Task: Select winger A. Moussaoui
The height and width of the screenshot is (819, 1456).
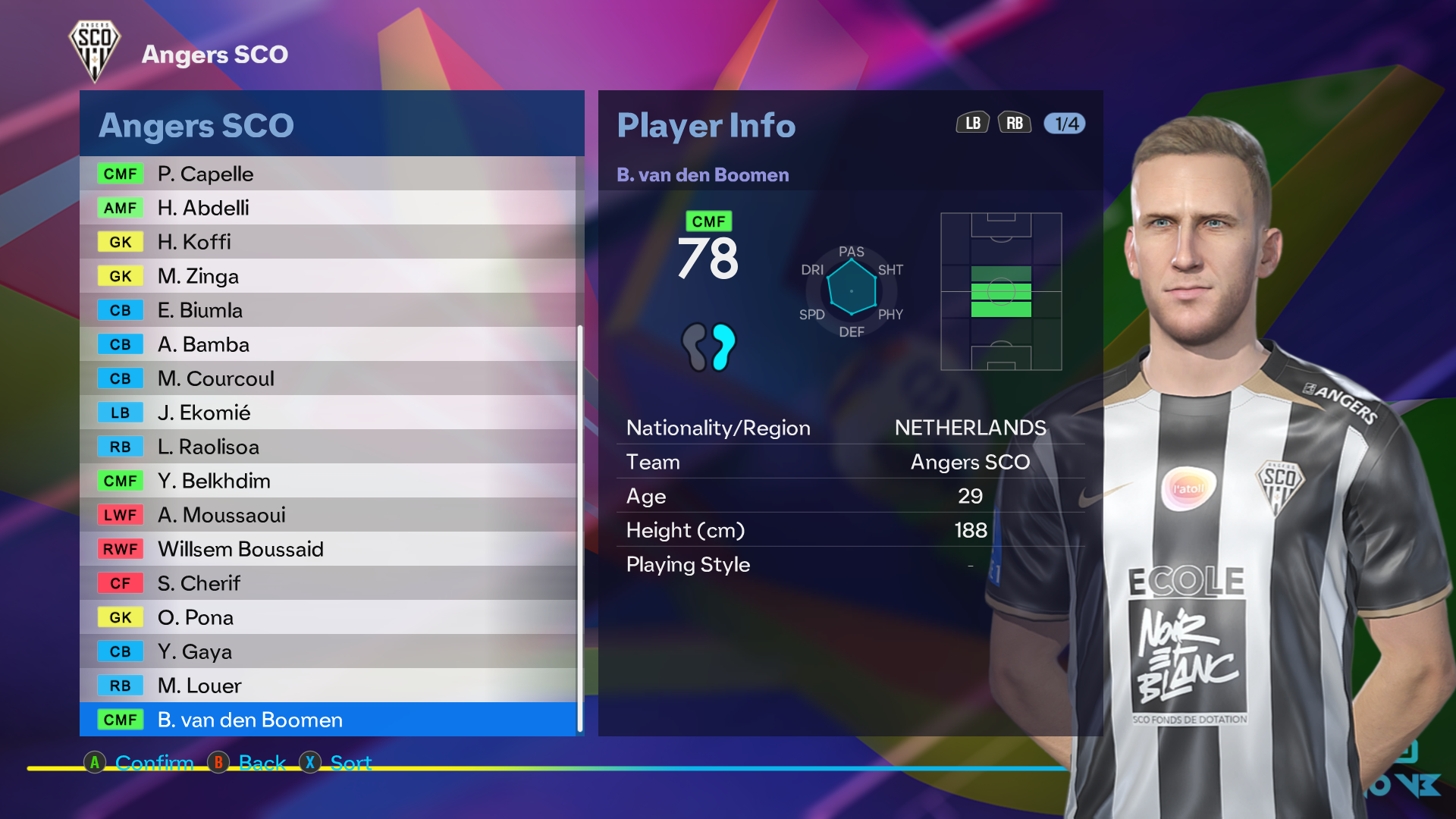Action: pyautogui.click(x=328, y=515)
